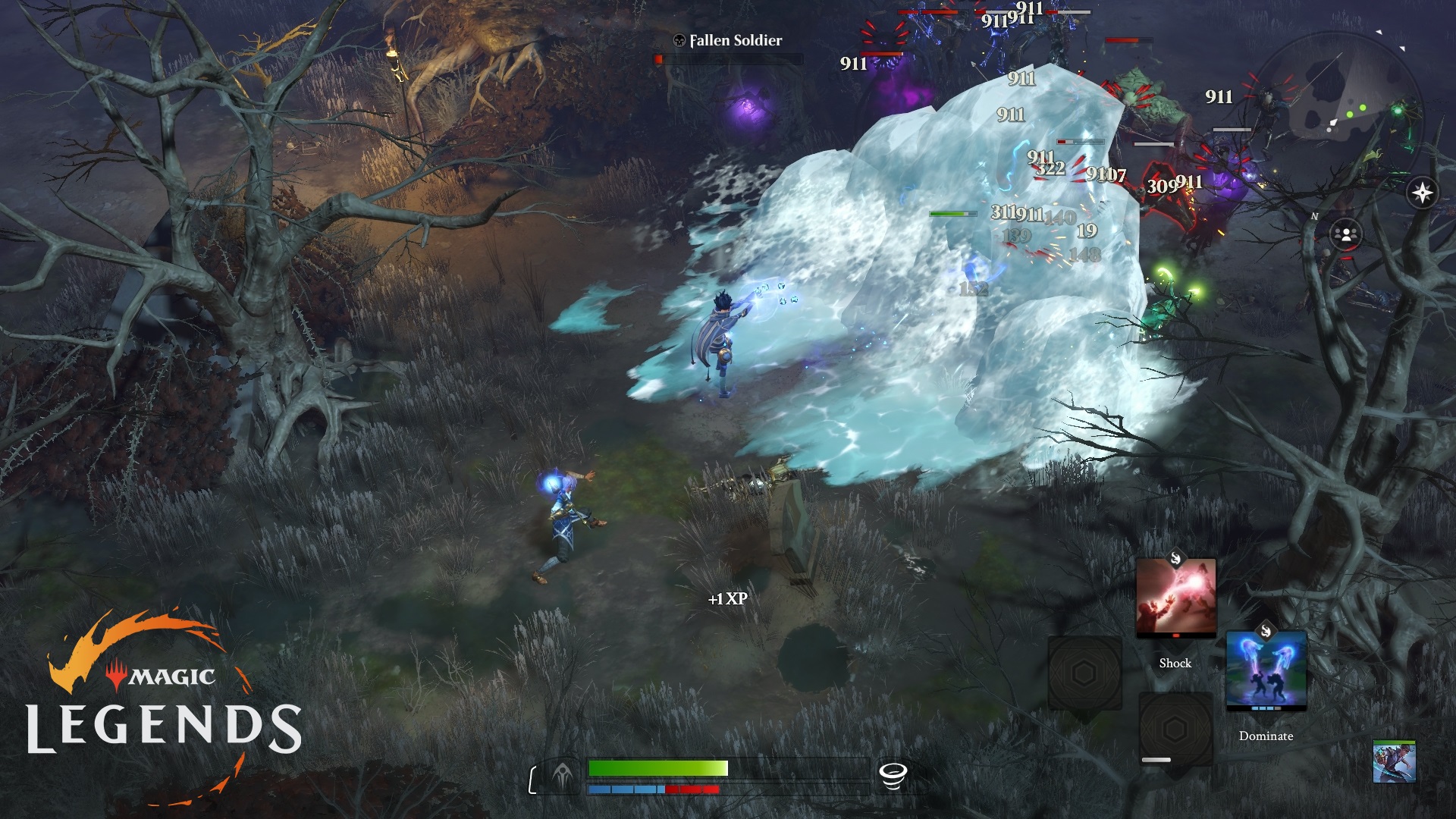
Task: Click the compass star button beside minimap
Action: point(1422,193)
